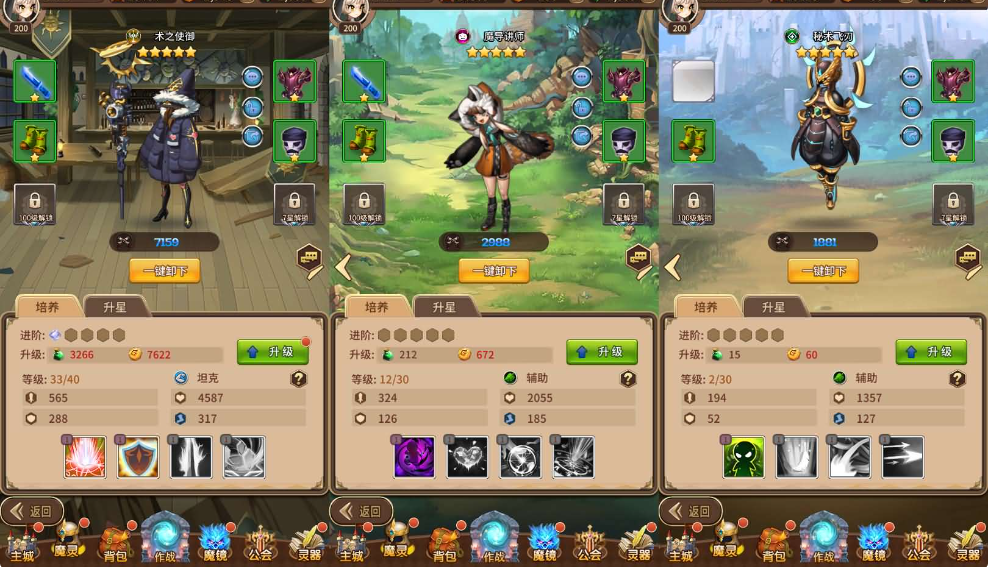Choose the empty grey weapon slot
Viewport: 988px width, 567px height.
click(693, 81)
